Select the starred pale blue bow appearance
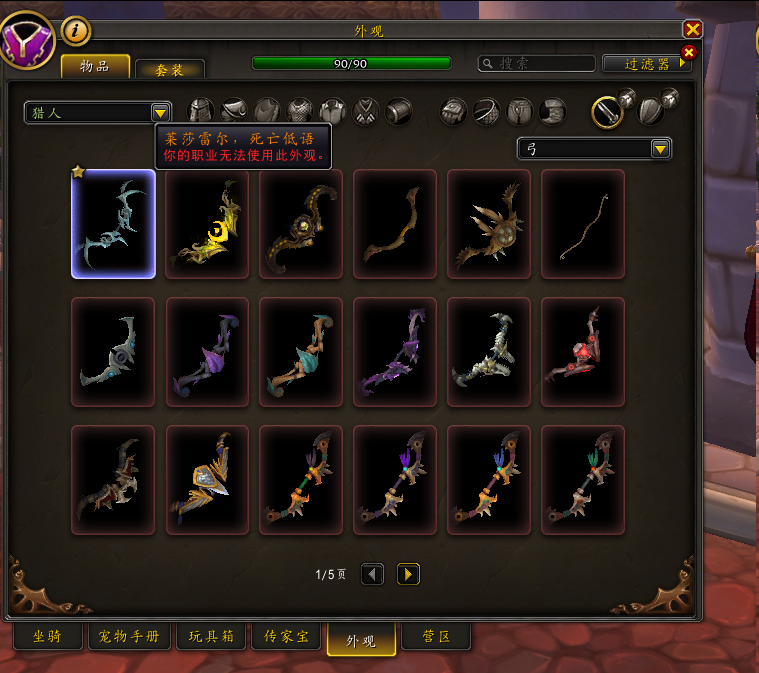Viewport: 759px width, 673px height. pyautogui.click(x=114, y=224)
